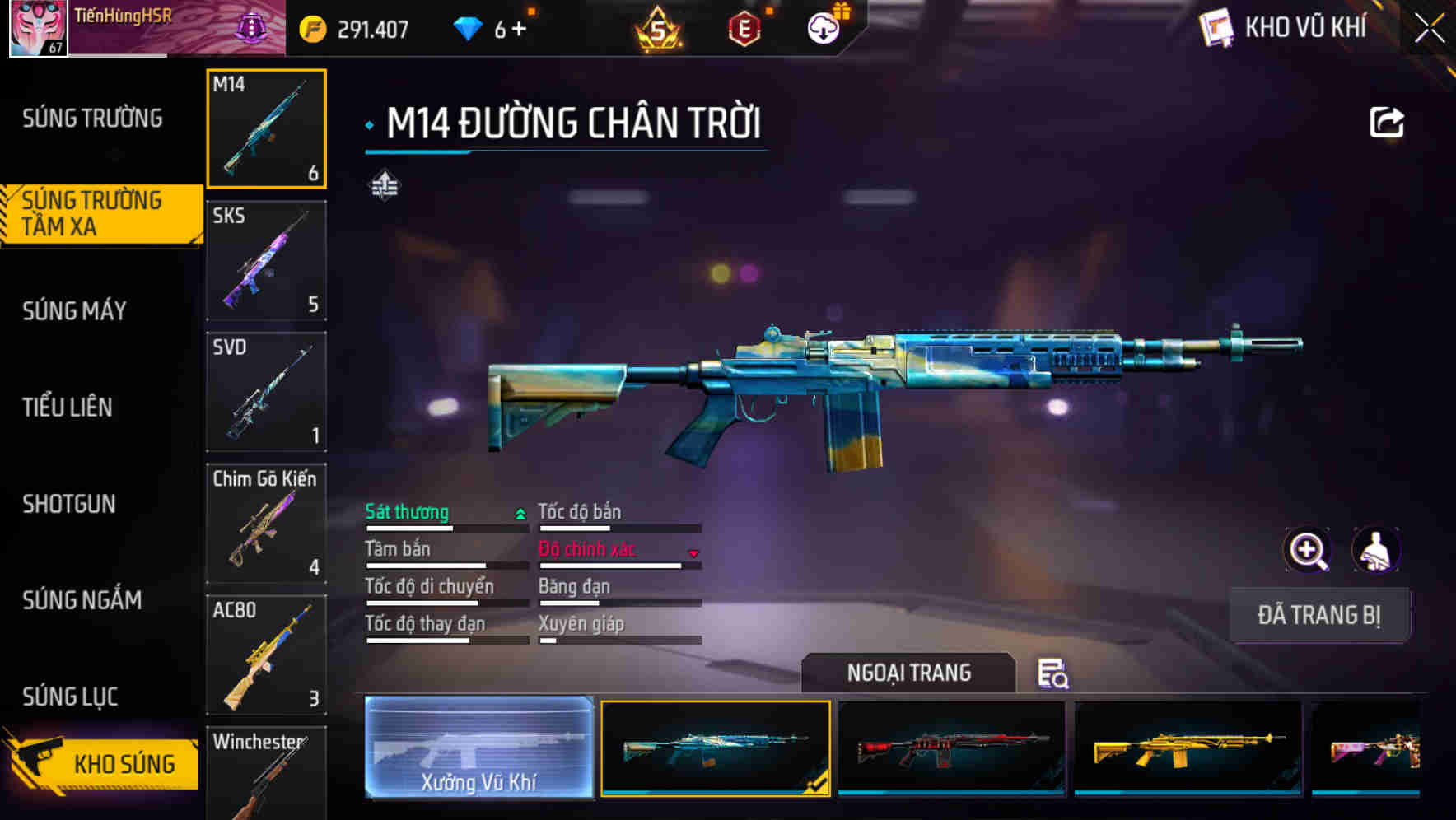Expand the Độ chính xác red down arrow
The height and width of the screenshot is (820, 1456).
point(693,554)
